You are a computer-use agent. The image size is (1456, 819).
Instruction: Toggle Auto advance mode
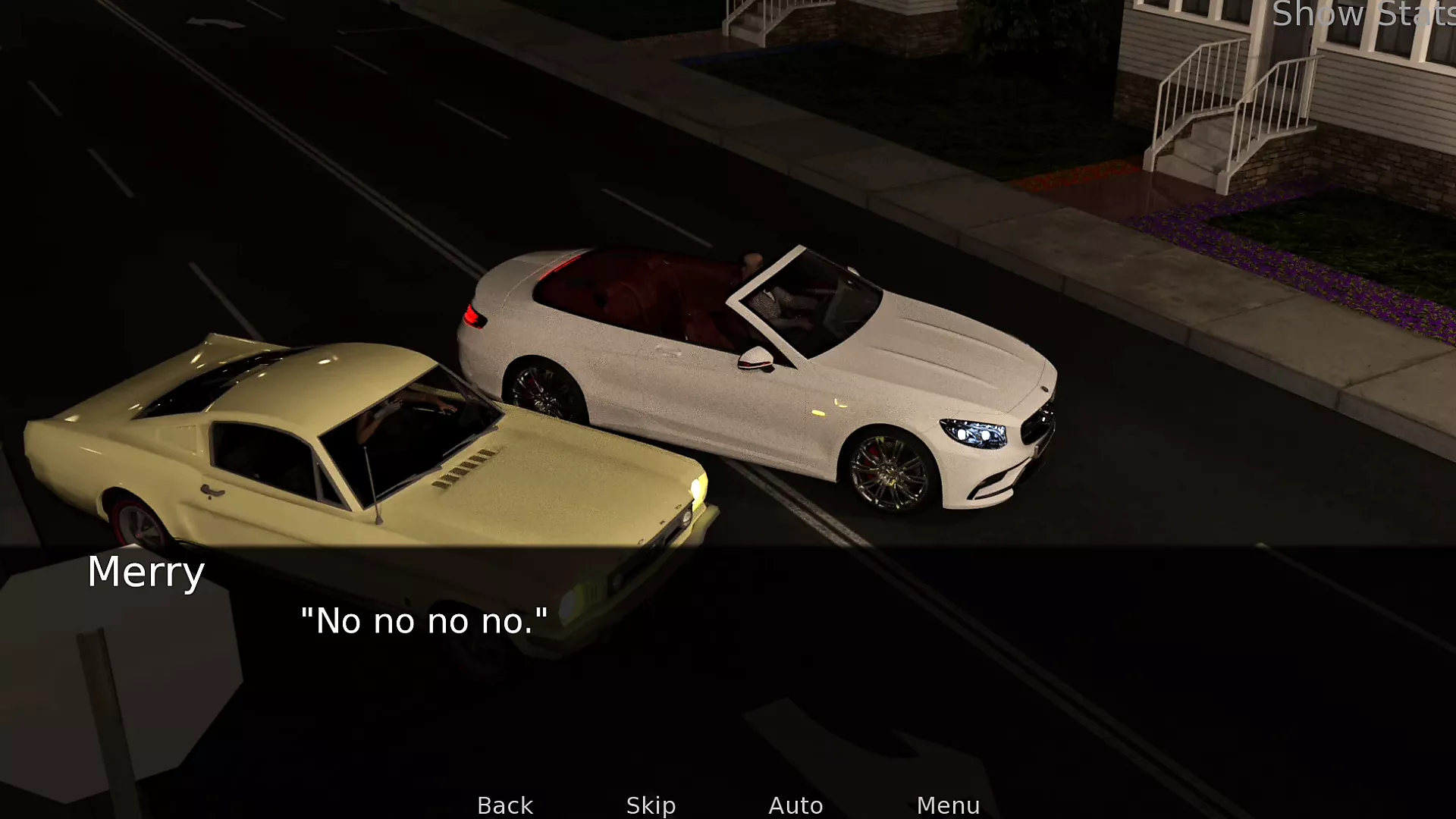click(795, 805)
